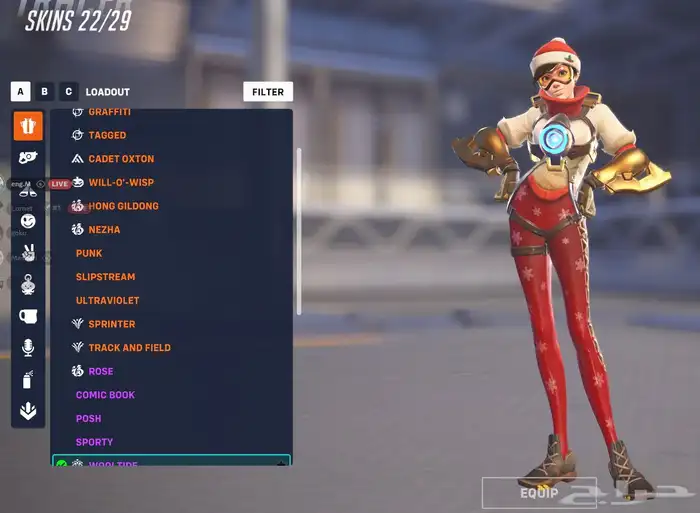
Task: Open the sprays spray-can category
Action: [28, 379]
